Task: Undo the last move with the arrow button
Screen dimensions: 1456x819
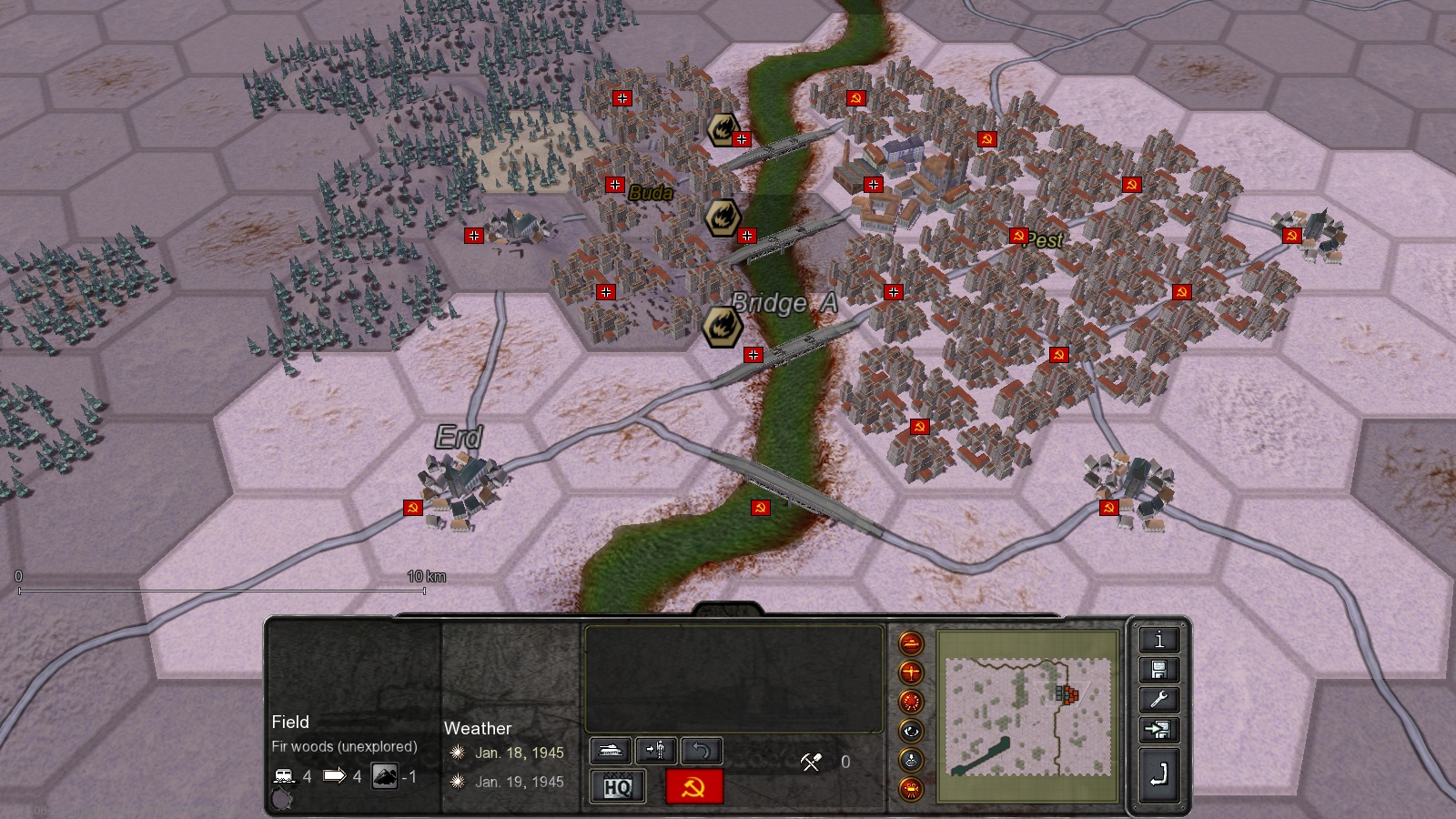Action: [x=701, y=750]
